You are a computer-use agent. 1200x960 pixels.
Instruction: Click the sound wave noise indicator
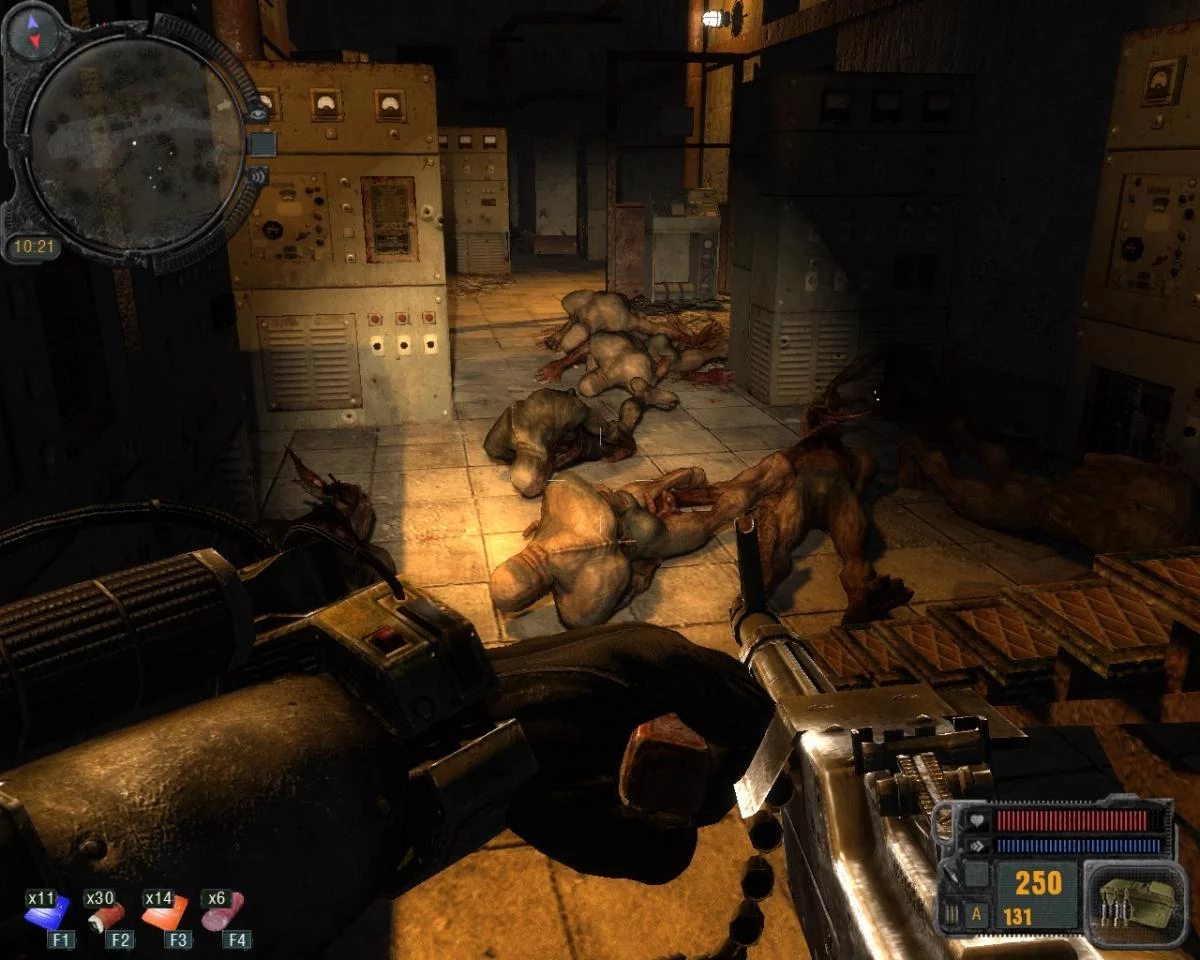(x=258, y=178)
